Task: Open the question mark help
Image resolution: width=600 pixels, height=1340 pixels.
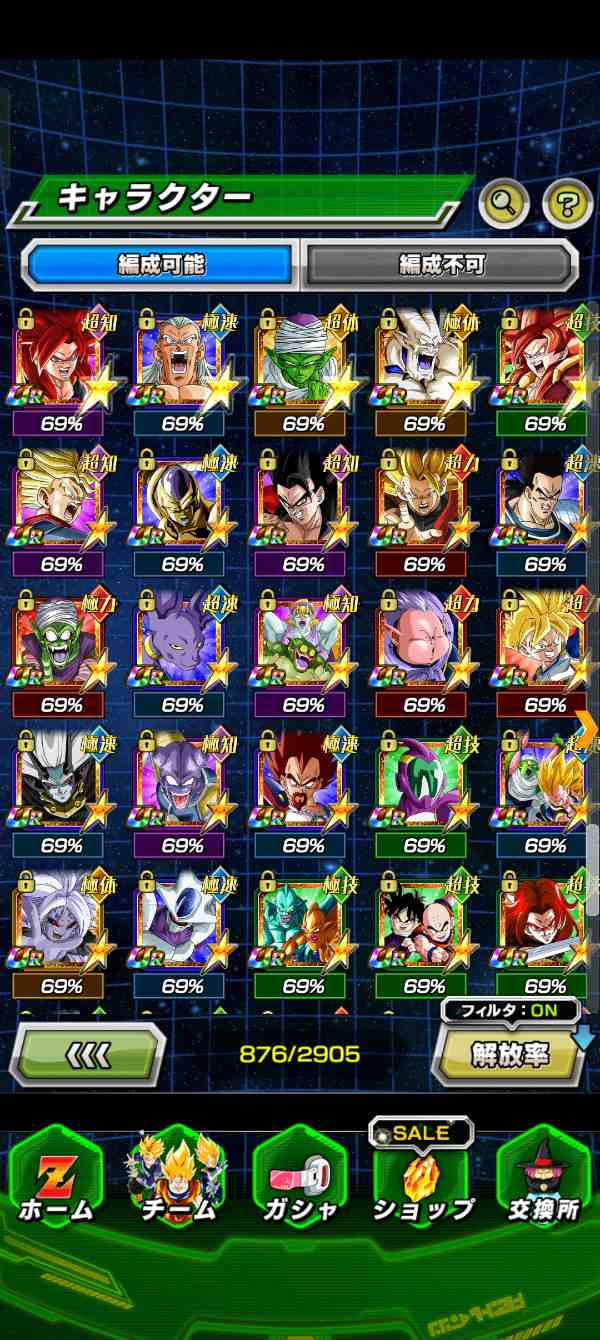Action: (x=567, y=204)
